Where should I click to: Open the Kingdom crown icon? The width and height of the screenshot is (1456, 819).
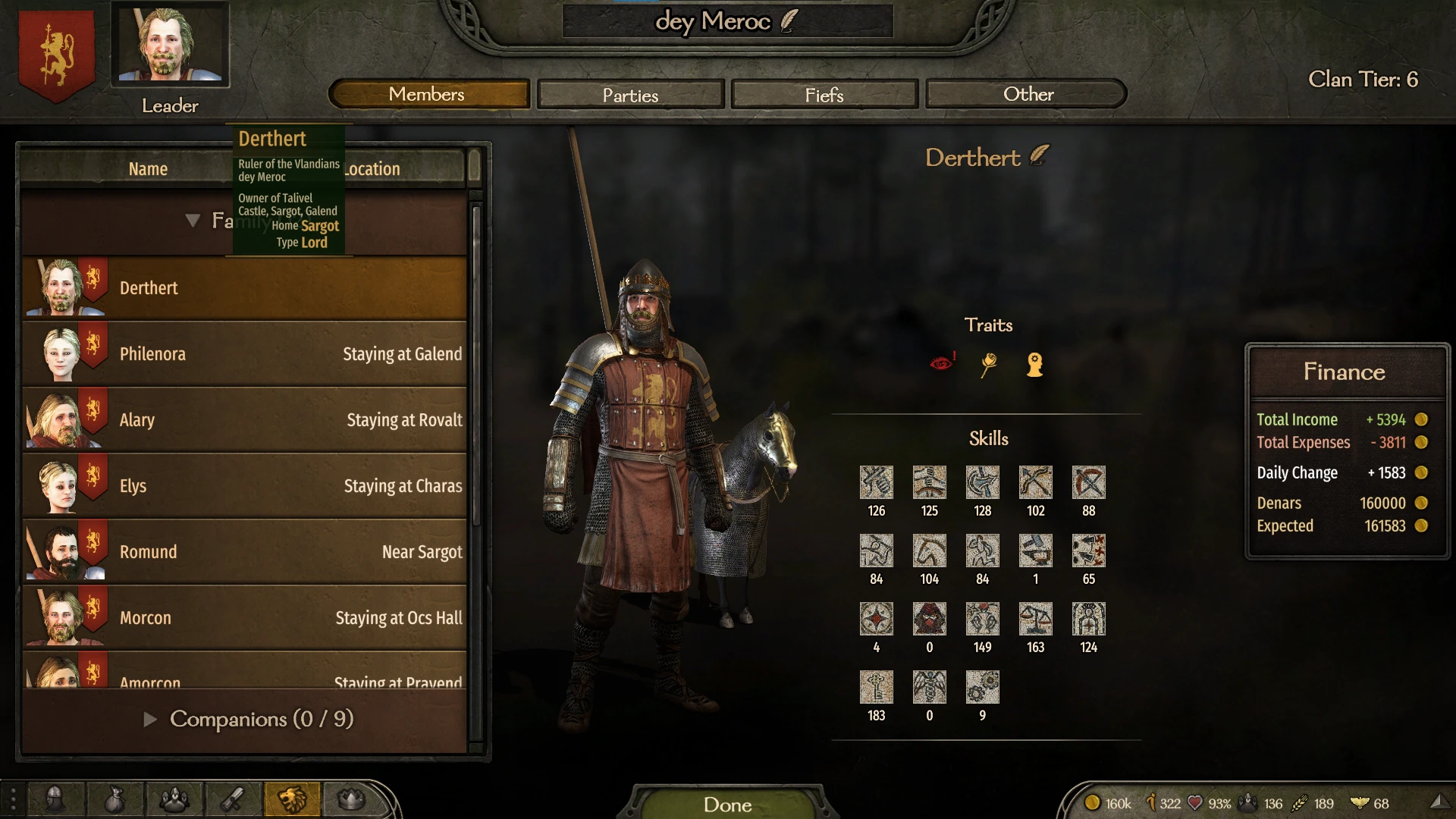coord(350,799)
